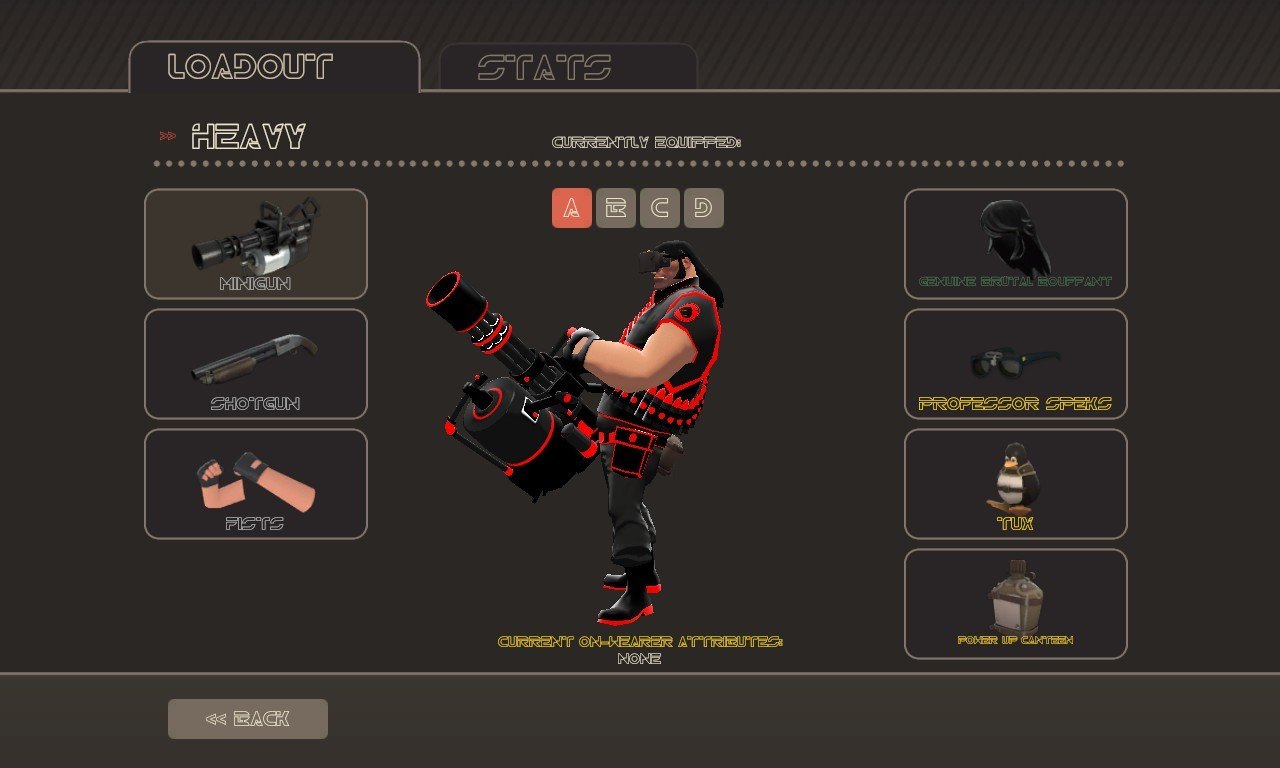
Task: Open the Minigun weapon slot
Action: (256, 244)
